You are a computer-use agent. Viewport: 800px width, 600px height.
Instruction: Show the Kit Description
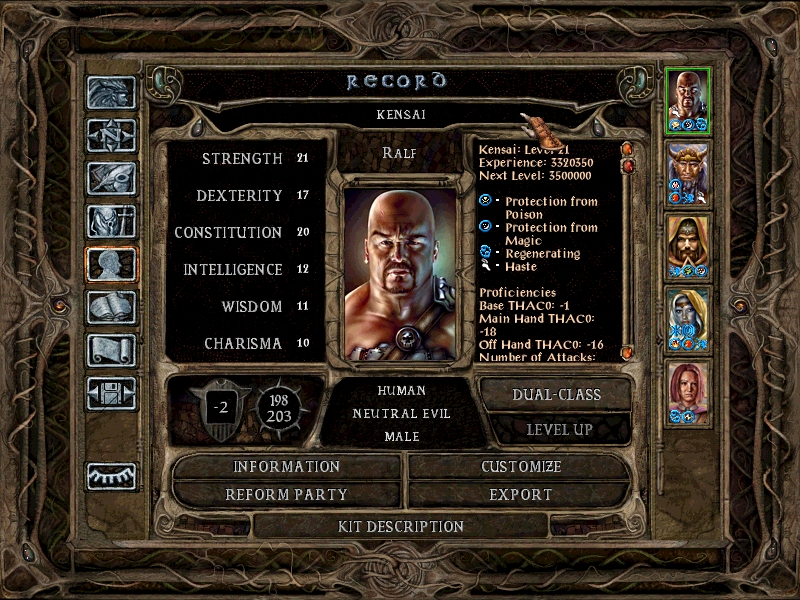click(x=401, y=526)
